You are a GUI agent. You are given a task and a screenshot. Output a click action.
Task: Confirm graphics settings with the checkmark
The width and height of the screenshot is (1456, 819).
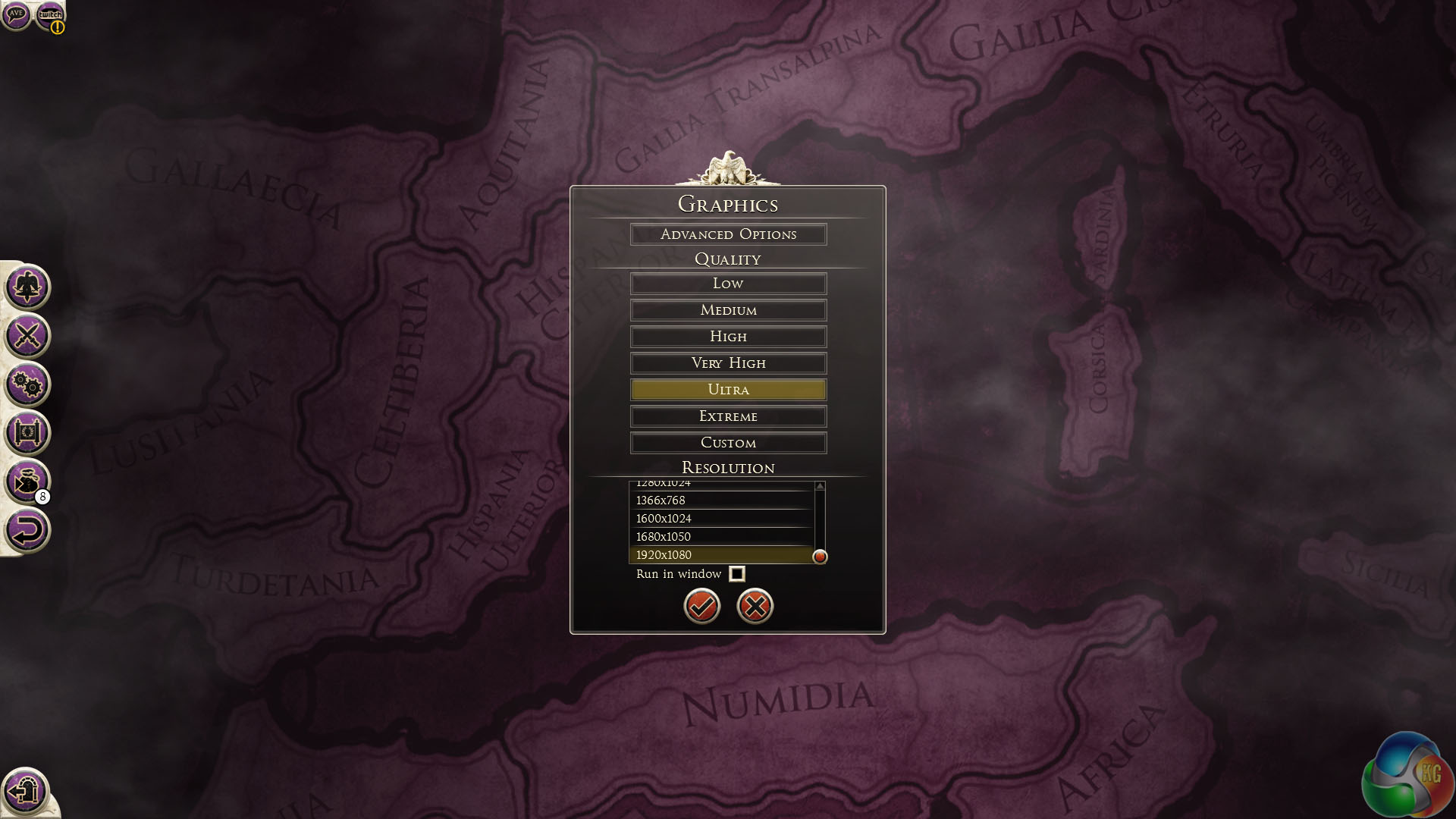pos(701,606)
